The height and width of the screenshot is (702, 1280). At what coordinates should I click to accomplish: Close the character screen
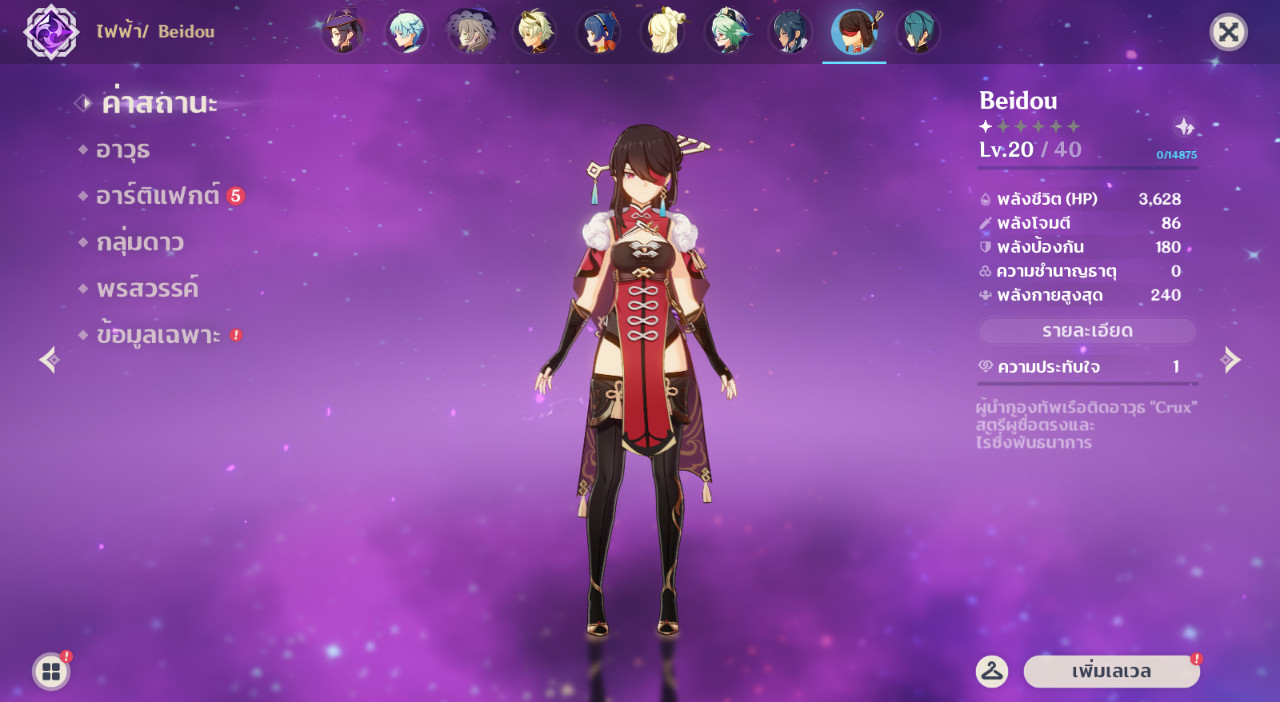[x=1228, y=32]
